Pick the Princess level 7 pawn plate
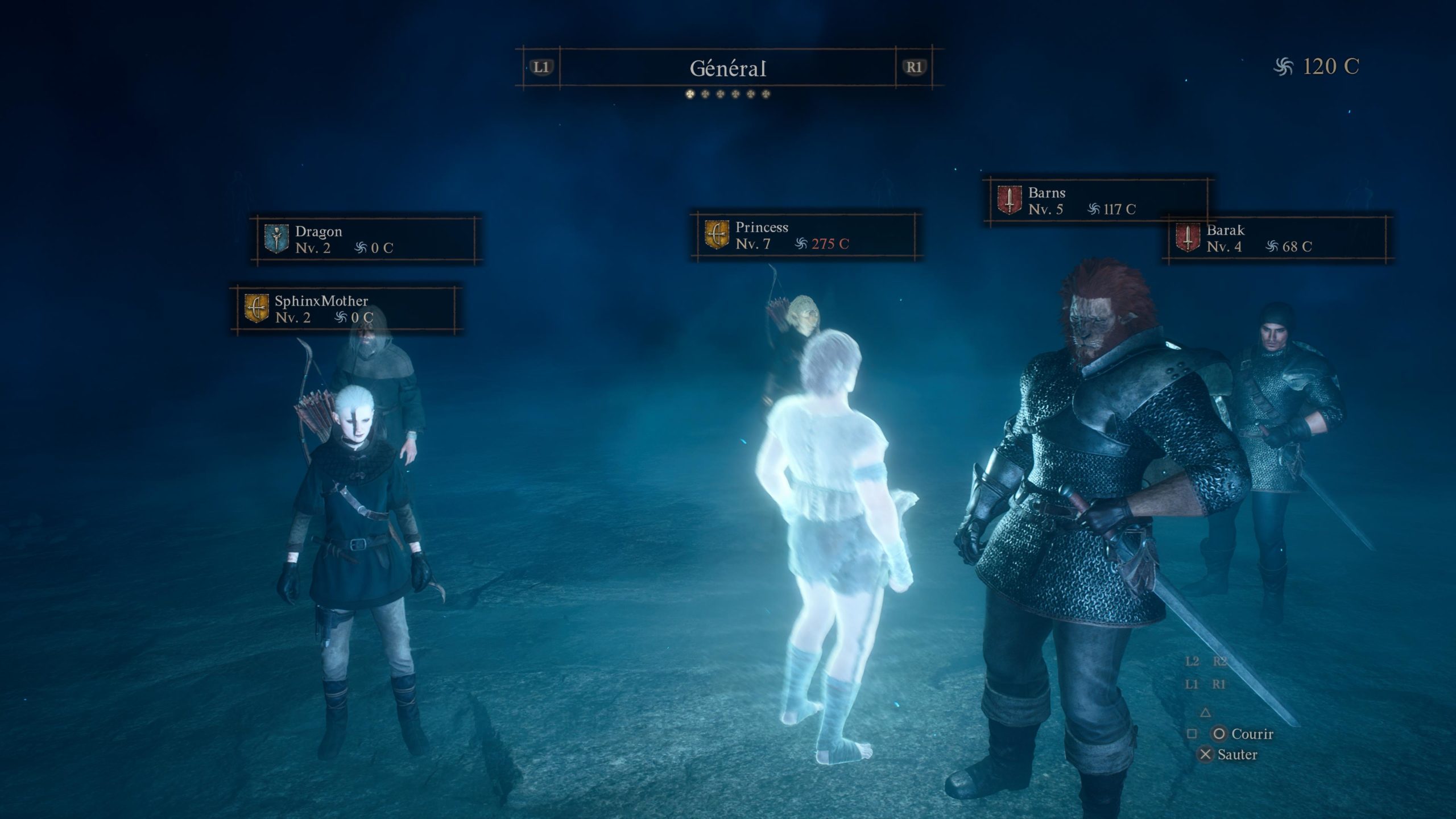 805,235
